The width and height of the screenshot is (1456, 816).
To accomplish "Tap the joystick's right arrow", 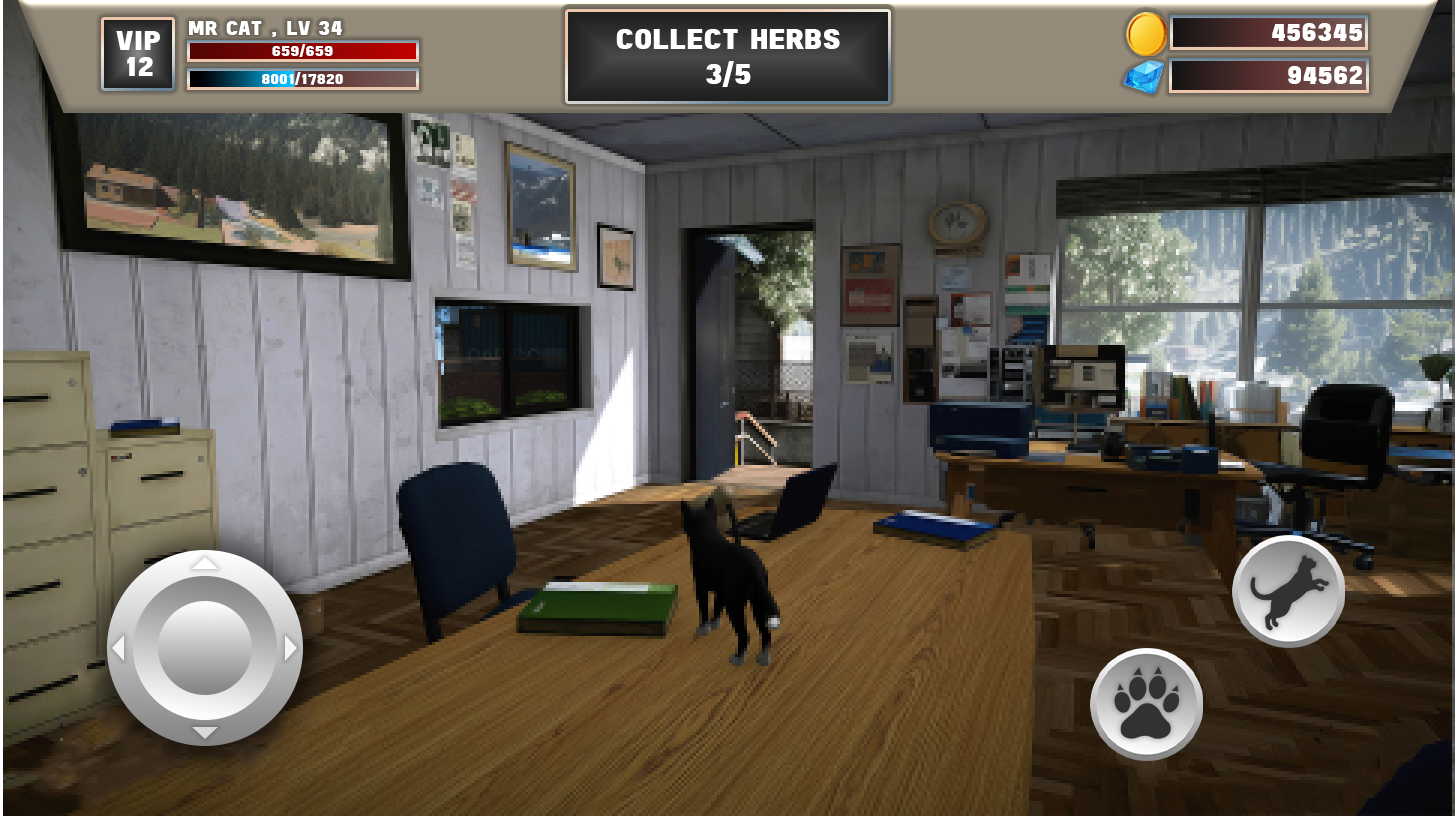I will click(291, 648).
